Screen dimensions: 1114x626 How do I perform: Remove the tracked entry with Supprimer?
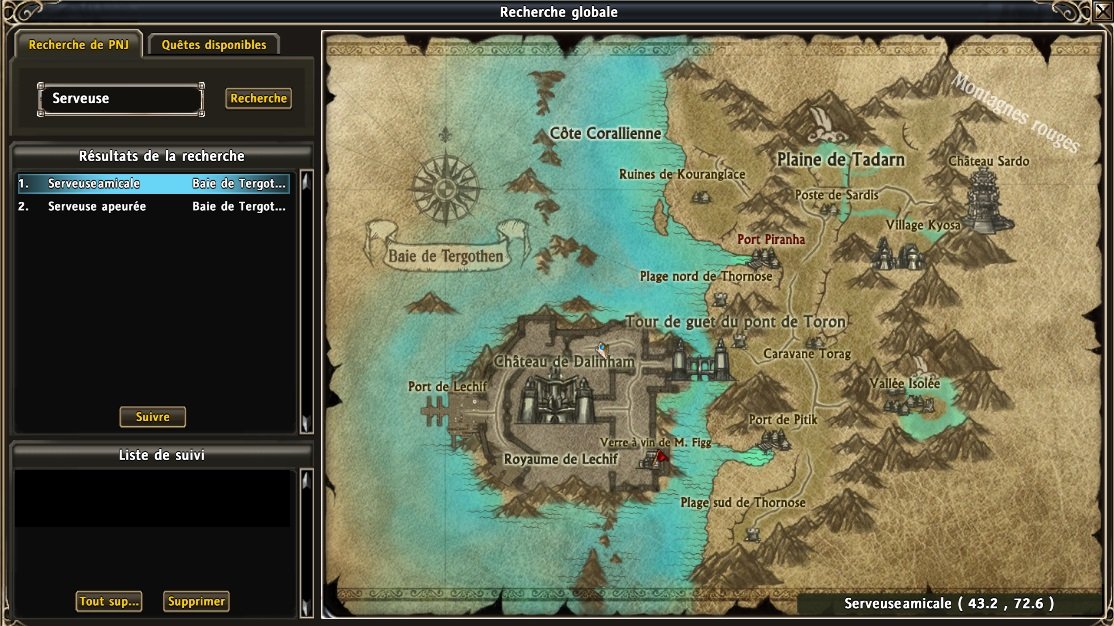196,602
